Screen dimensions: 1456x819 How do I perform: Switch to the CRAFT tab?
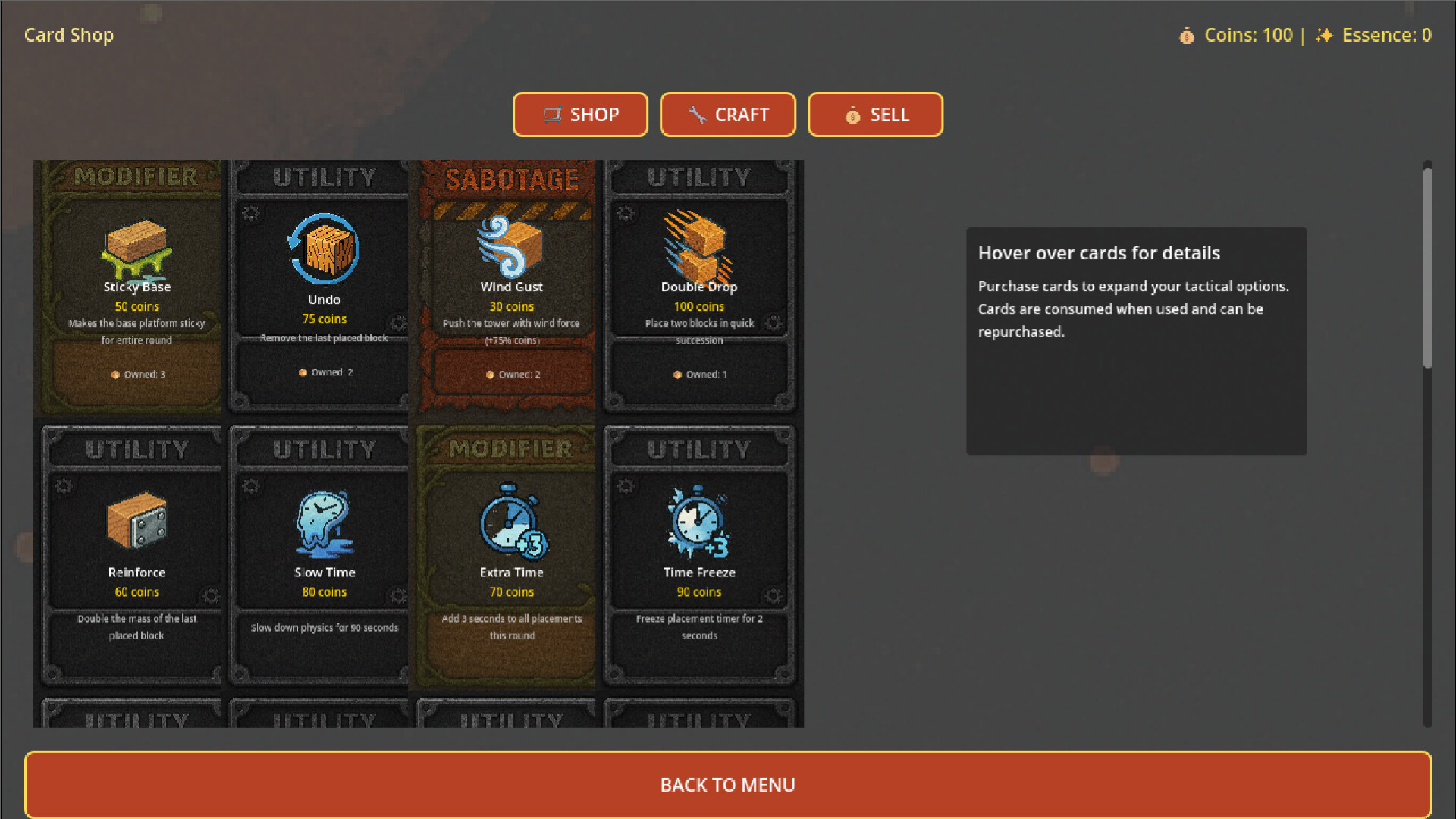pos(728,115)
